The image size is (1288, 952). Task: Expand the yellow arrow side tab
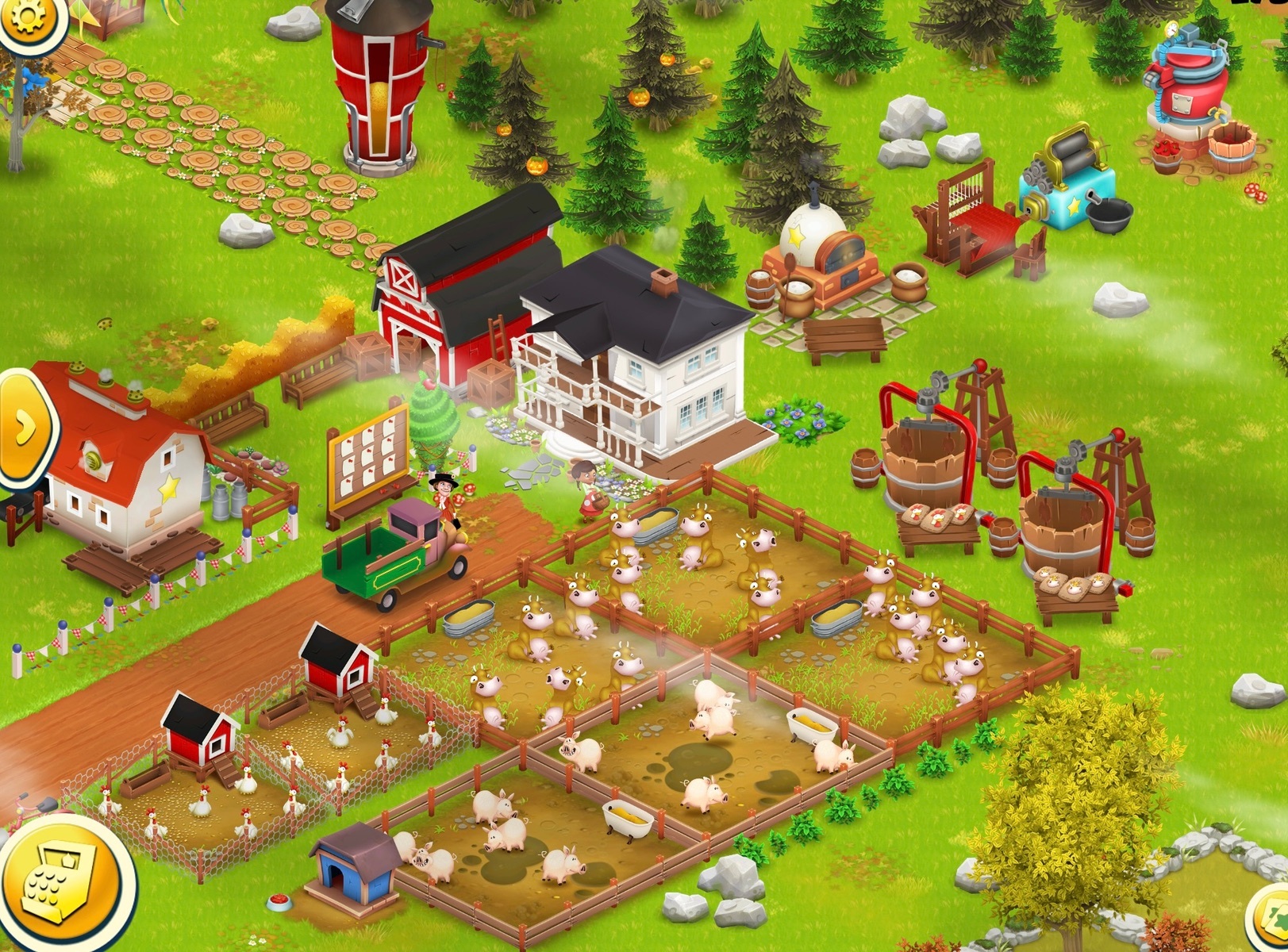[24, 427]
